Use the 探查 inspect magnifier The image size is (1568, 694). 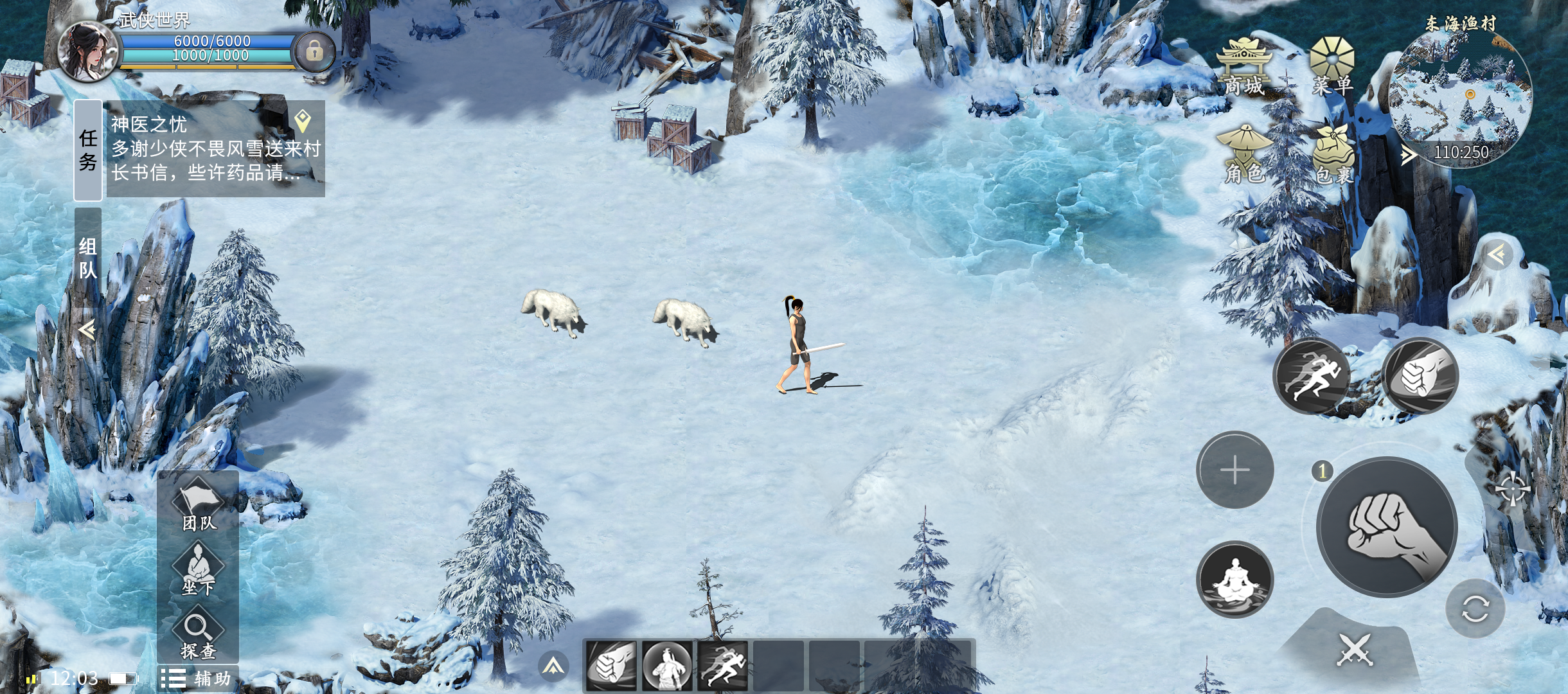tap(198, 635)
